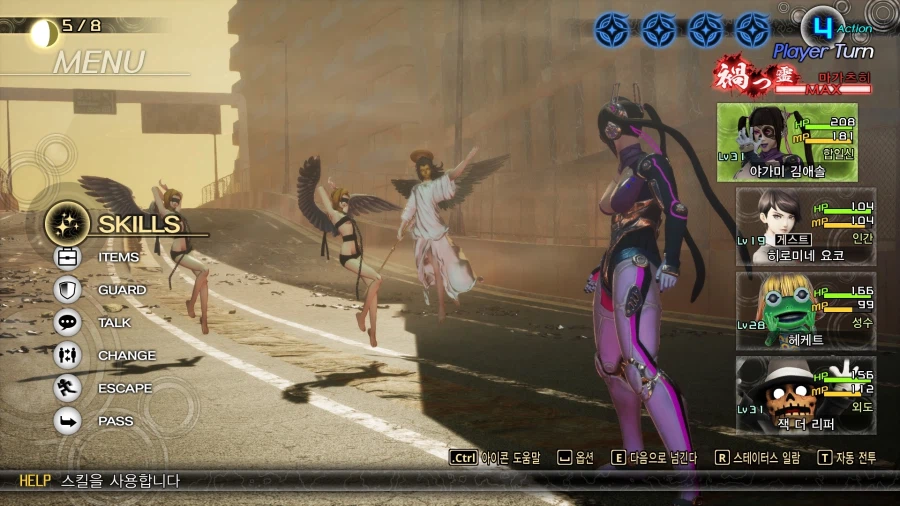Select PASS to skip this turn
This screenshot has width=900, height=506.
coord(114,421)
